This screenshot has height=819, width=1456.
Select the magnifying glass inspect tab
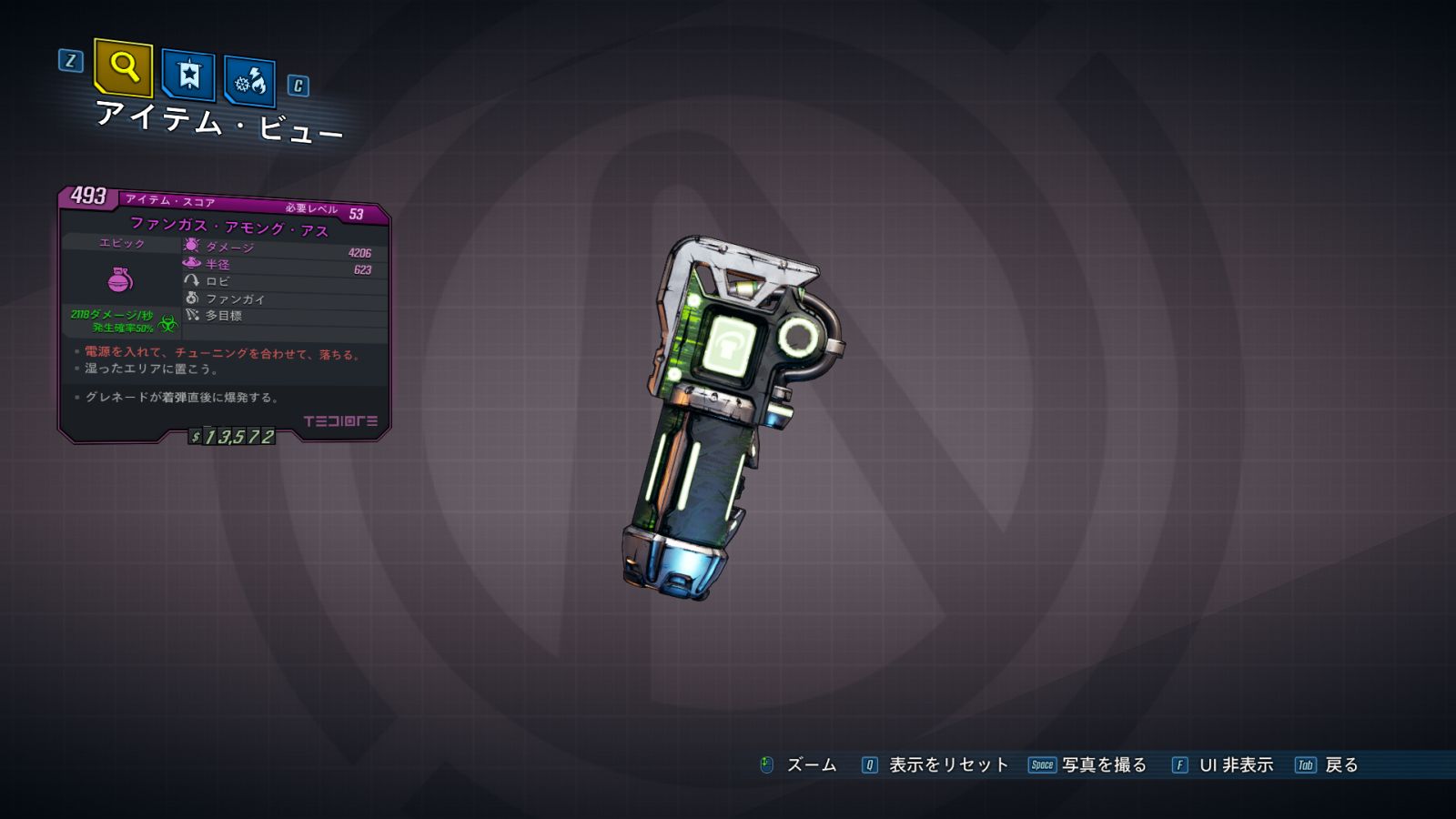tap(124, 67)
